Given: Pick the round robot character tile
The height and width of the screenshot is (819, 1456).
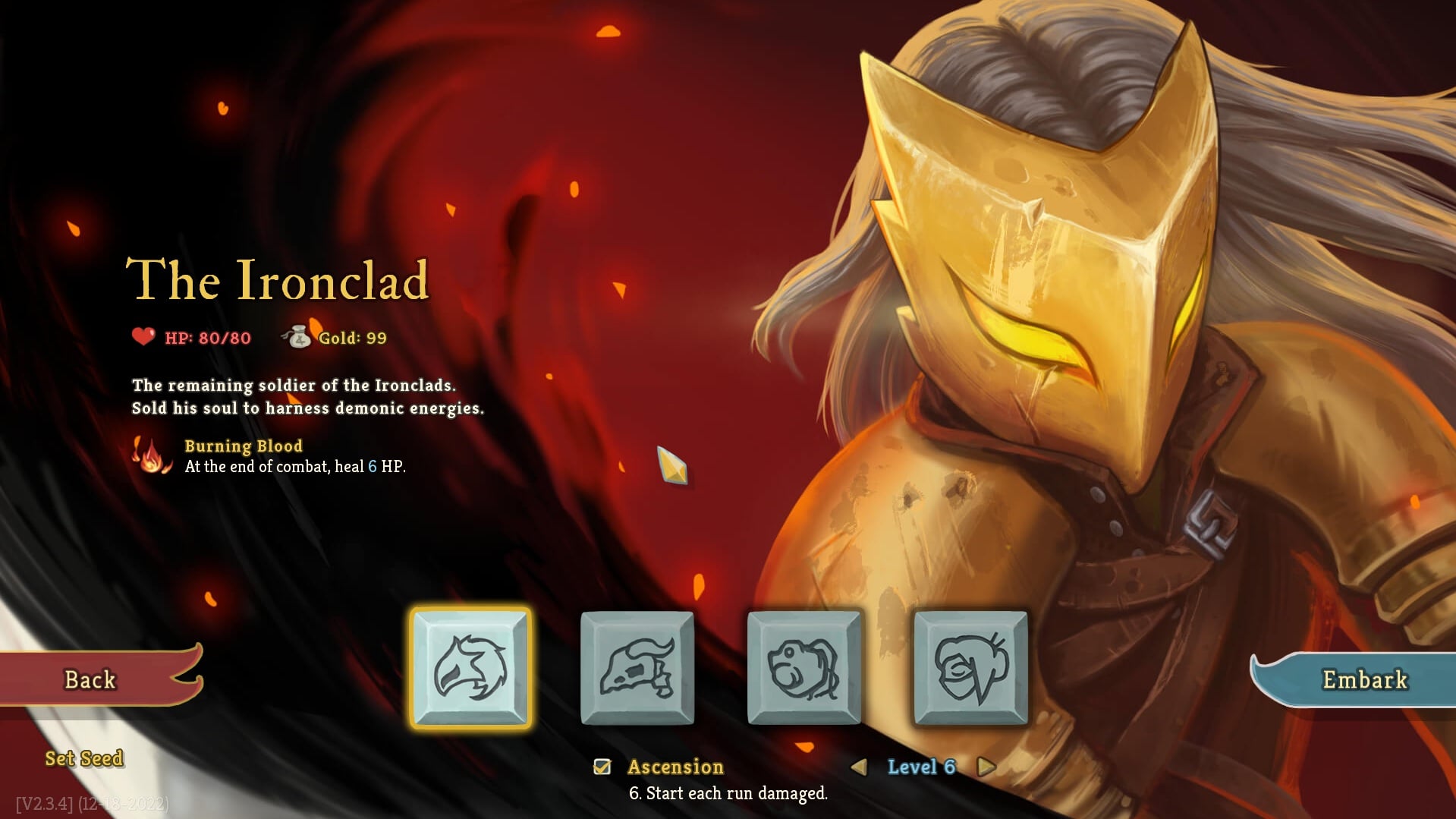Looking at the screenshot, I should point(804,668).
